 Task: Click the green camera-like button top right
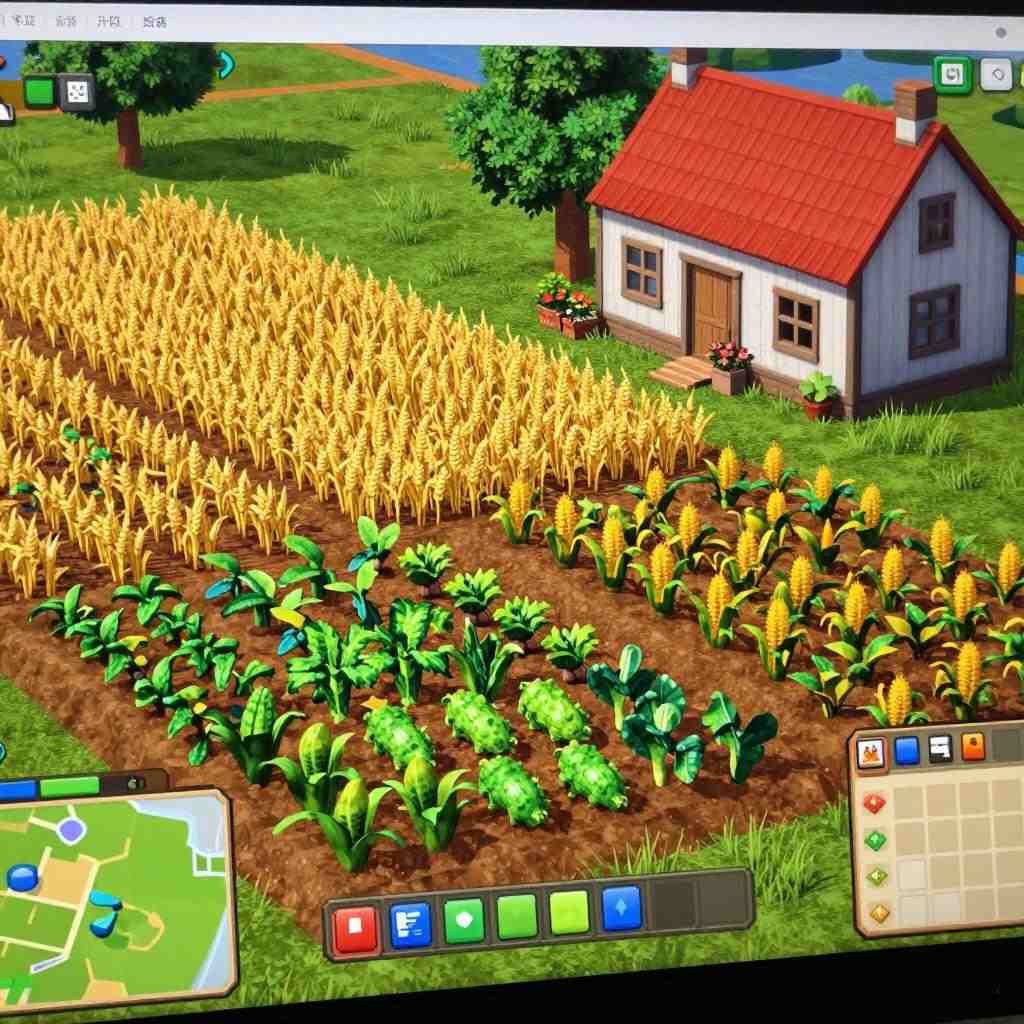(953, 74)
